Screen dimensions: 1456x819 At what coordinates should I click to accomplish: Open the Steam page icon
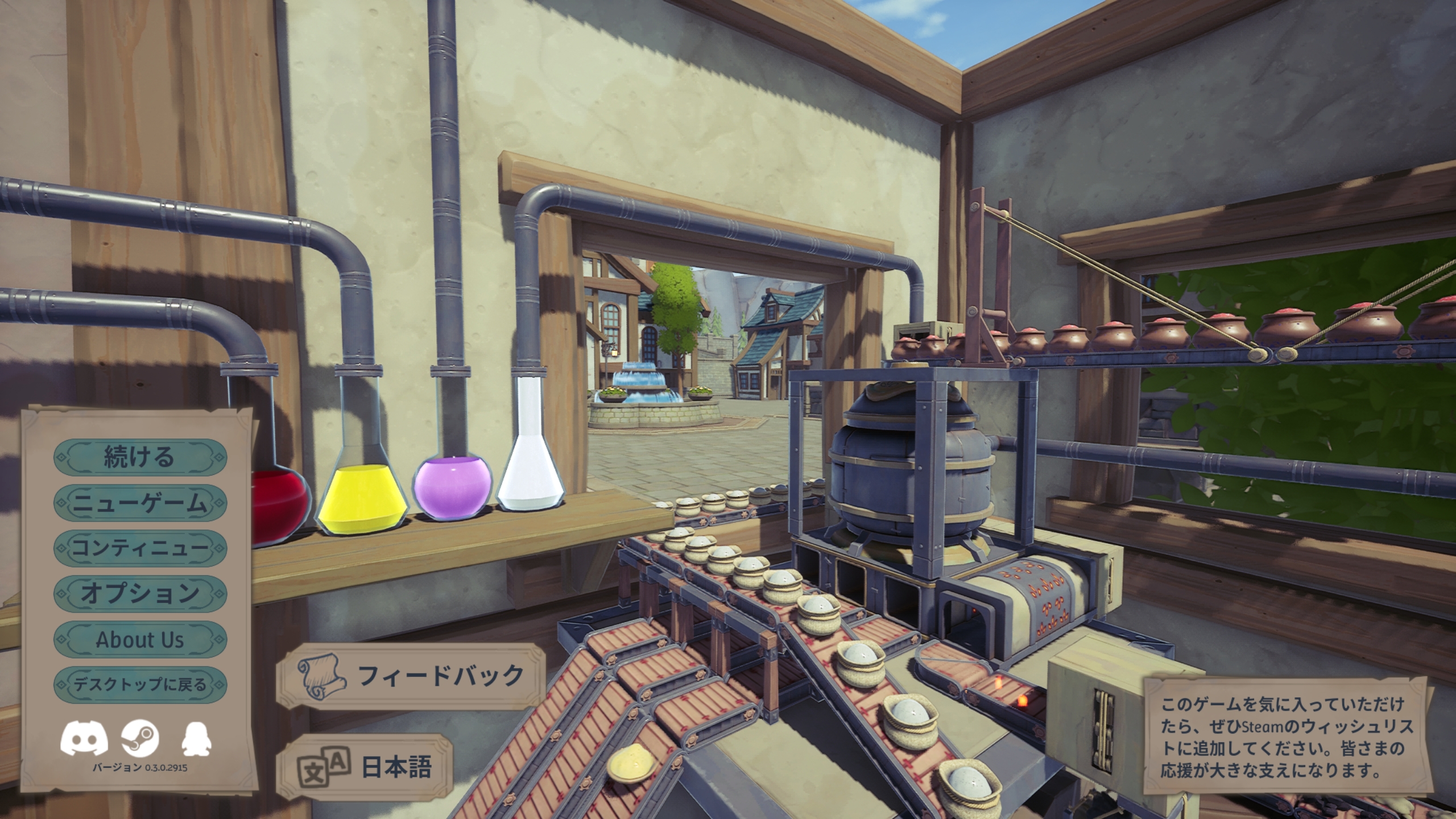(140, 739)
